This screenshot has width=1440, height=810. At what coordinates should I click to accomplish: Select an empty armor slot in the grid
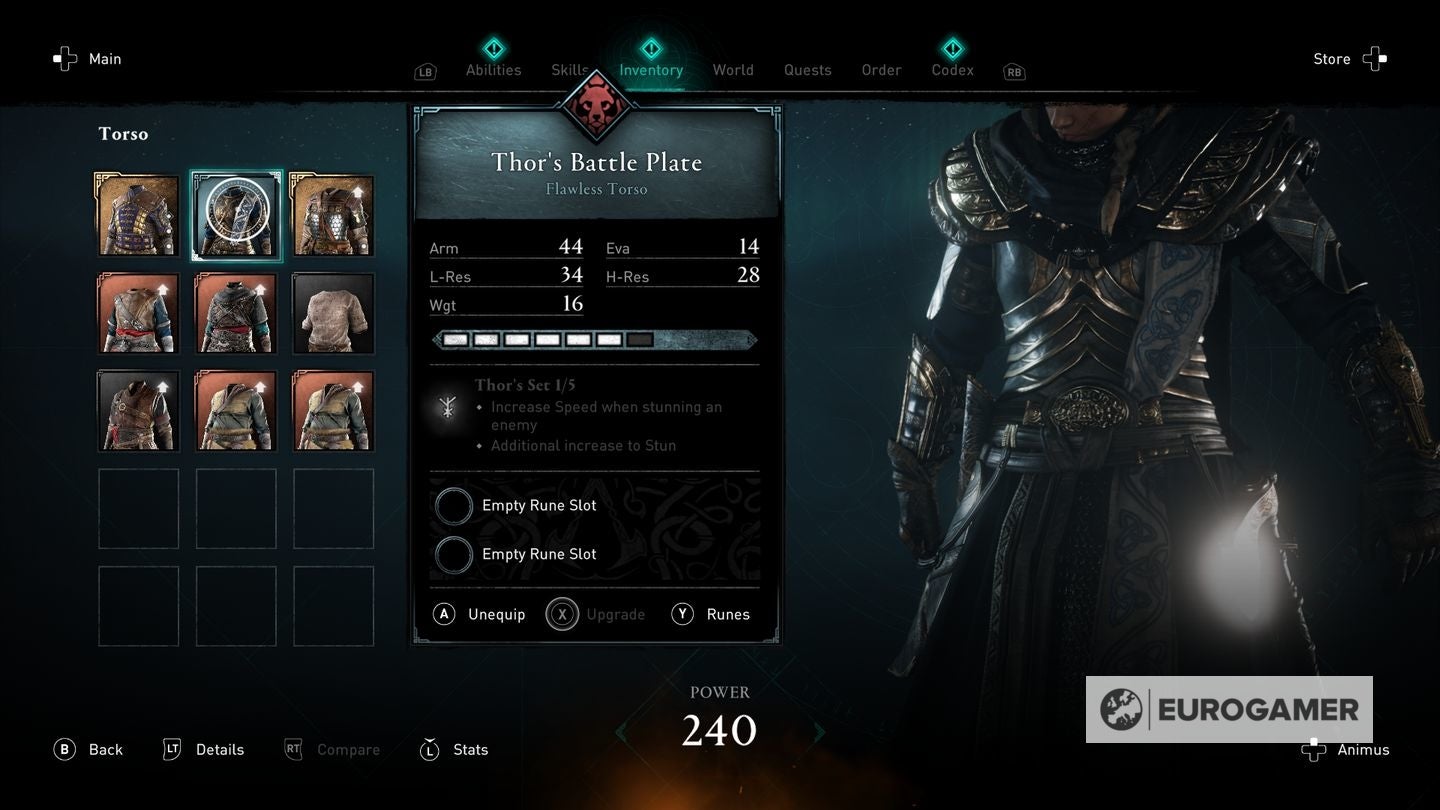pyautogui.click(x=138, y=507)
